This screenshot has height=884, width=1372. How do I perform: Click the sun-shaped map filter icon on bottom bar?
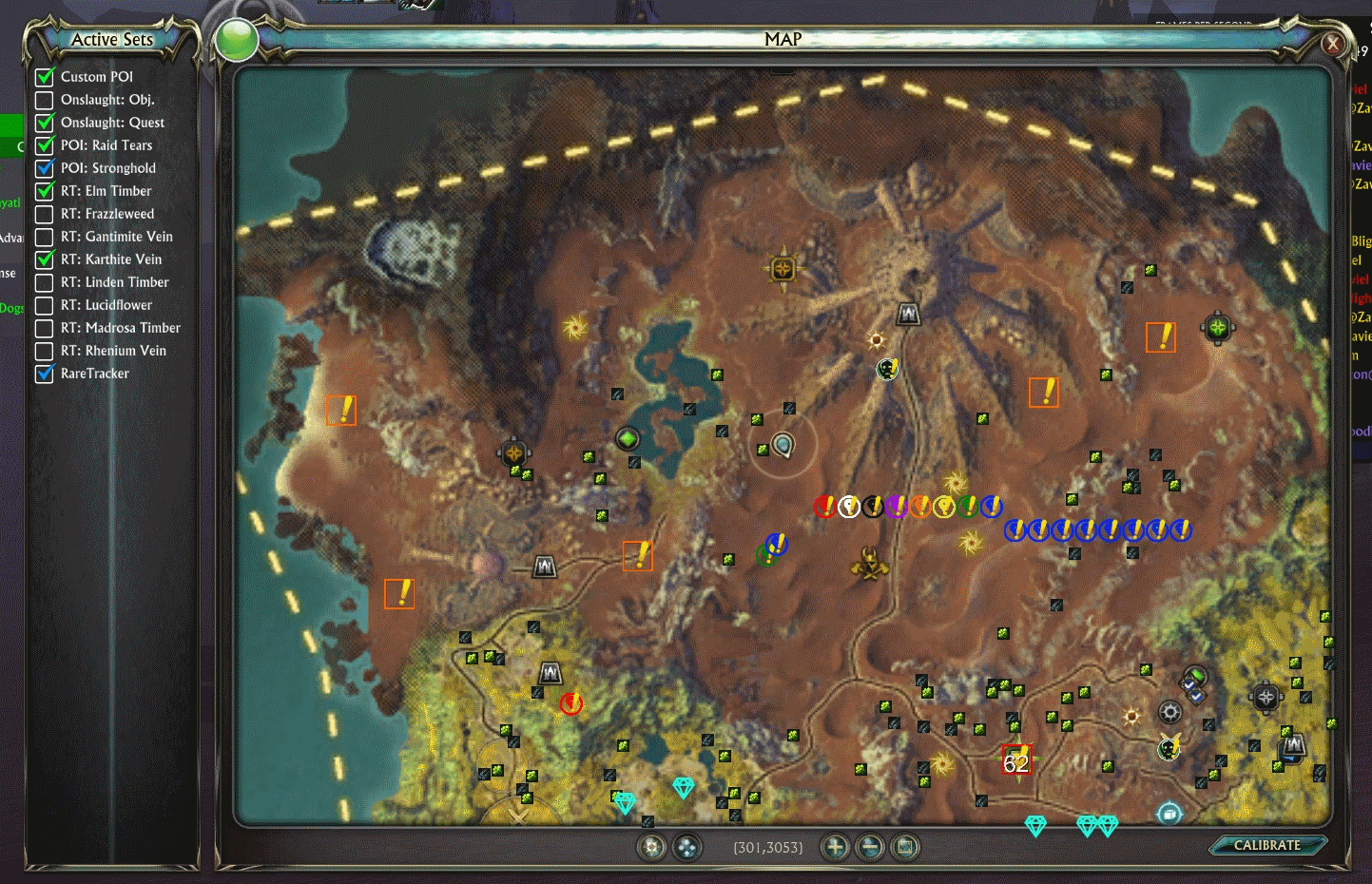click(x=652, y=846)
